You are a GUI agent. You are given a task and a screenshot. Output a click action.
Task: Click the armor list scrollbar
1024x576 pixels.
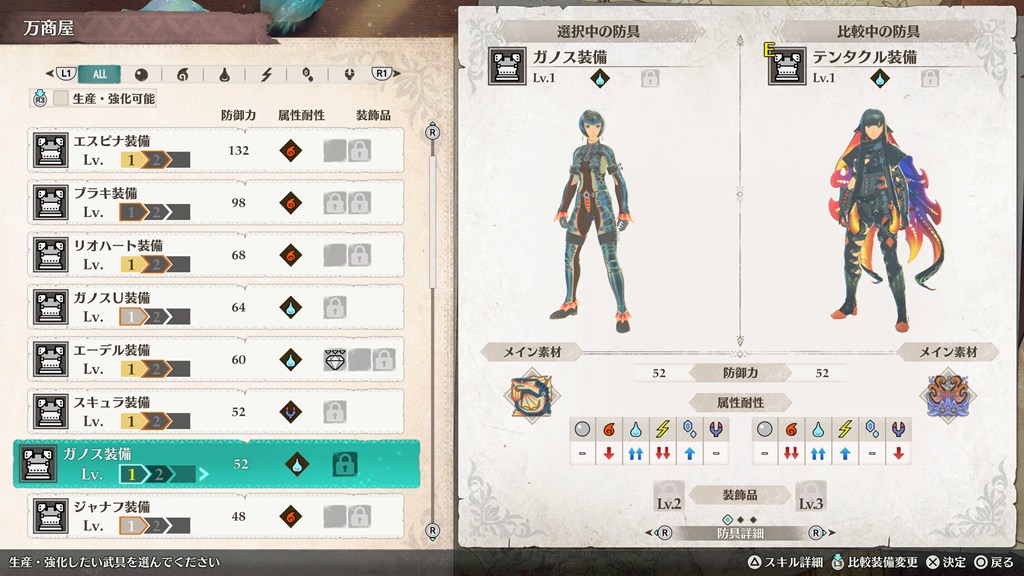tap(433, 200)
